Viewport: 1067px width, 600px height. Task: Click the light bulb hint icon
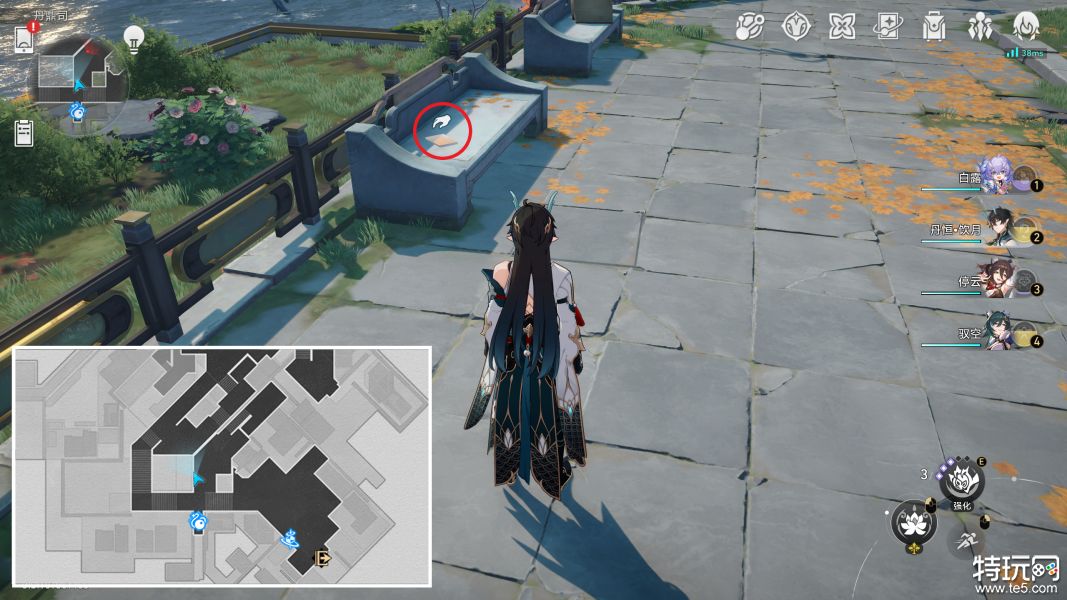click(x=133, y=38)
